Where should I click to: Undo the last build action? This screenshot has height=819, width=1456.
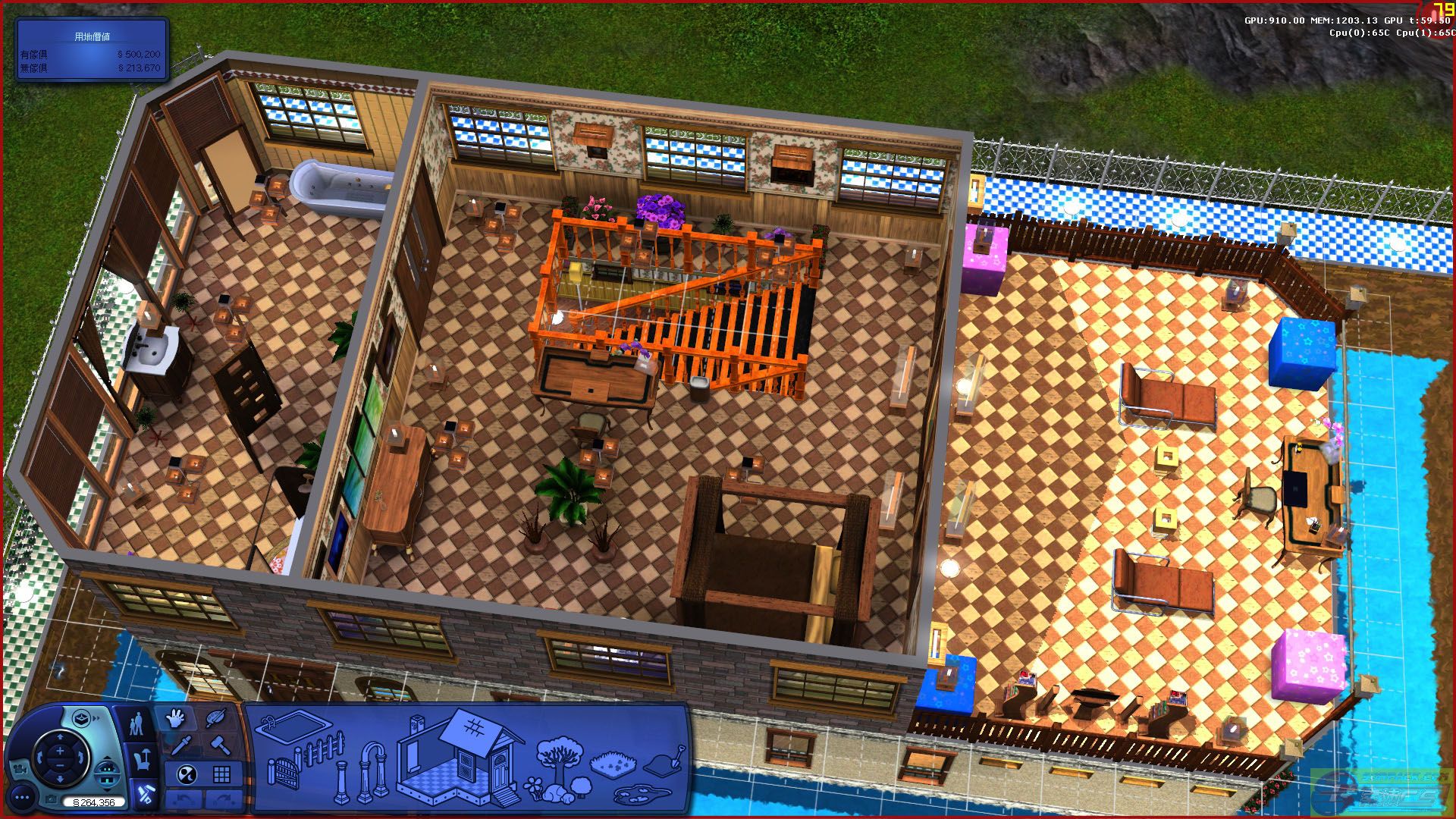[184, 799]
